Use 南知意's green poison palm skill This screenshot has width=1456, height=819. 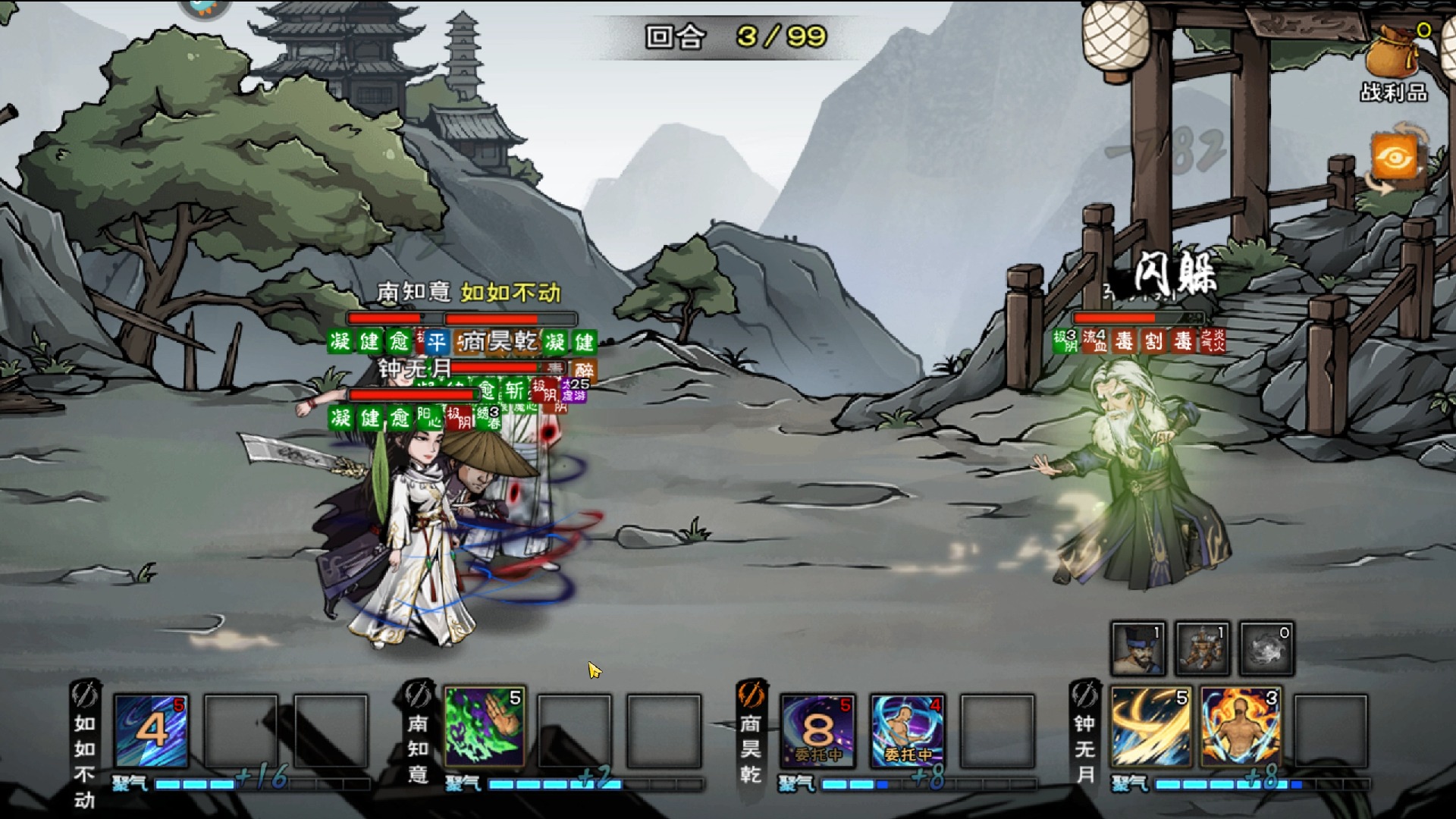click(x=485, y=728)
